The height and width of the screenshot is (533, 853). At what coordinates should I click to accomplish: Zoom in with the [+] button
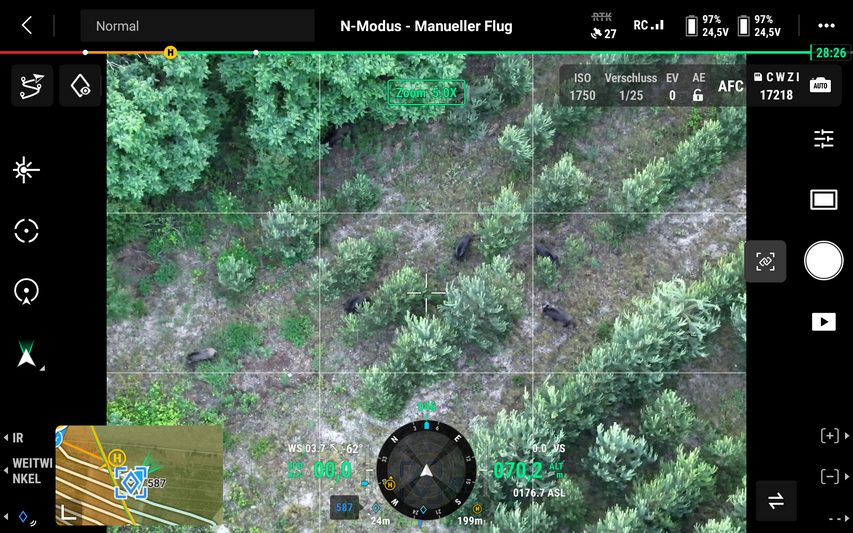pos(830,436)
